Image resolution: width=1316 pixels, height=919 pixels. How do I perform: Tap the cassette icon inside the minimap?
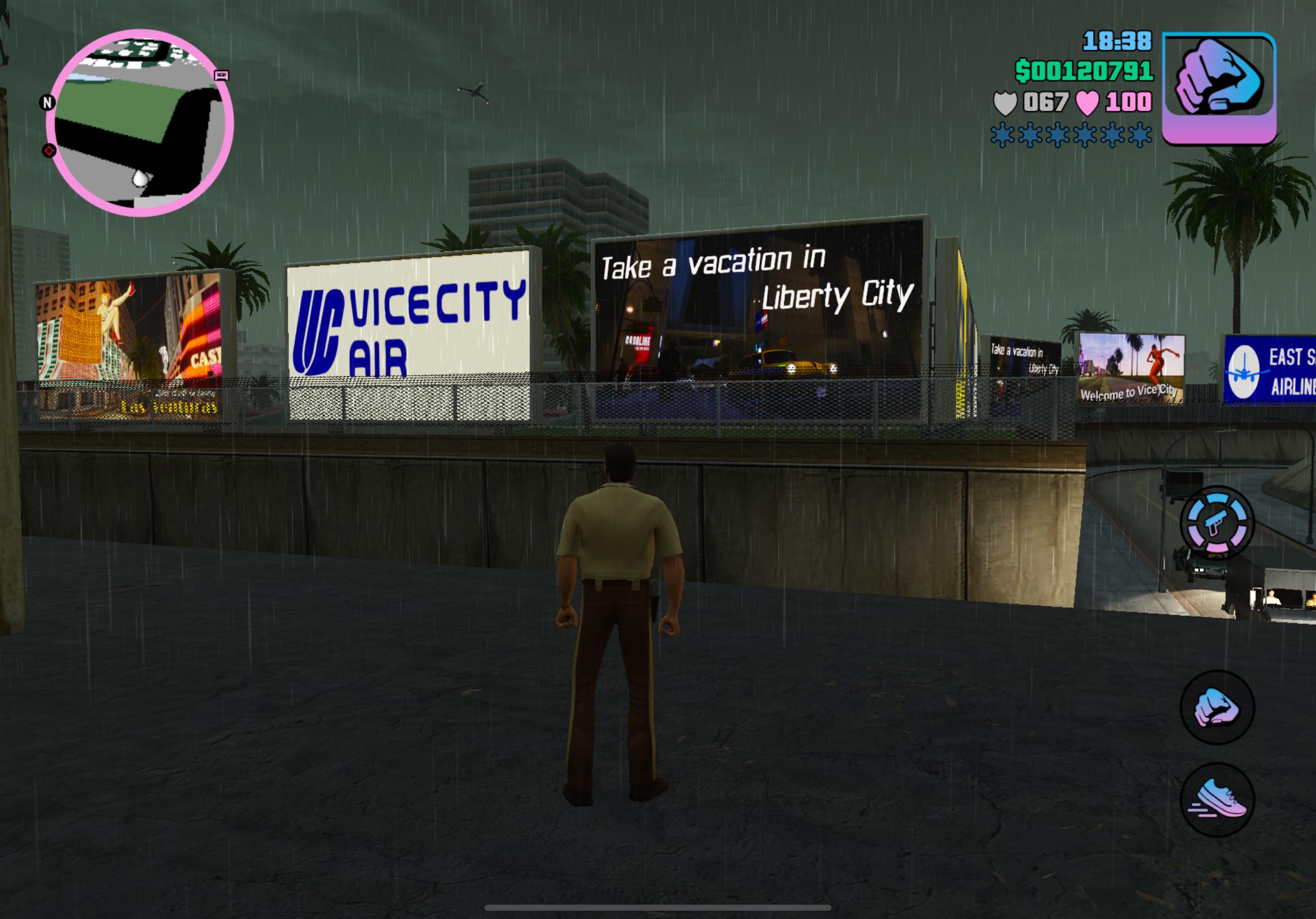[x=222, y=77]
